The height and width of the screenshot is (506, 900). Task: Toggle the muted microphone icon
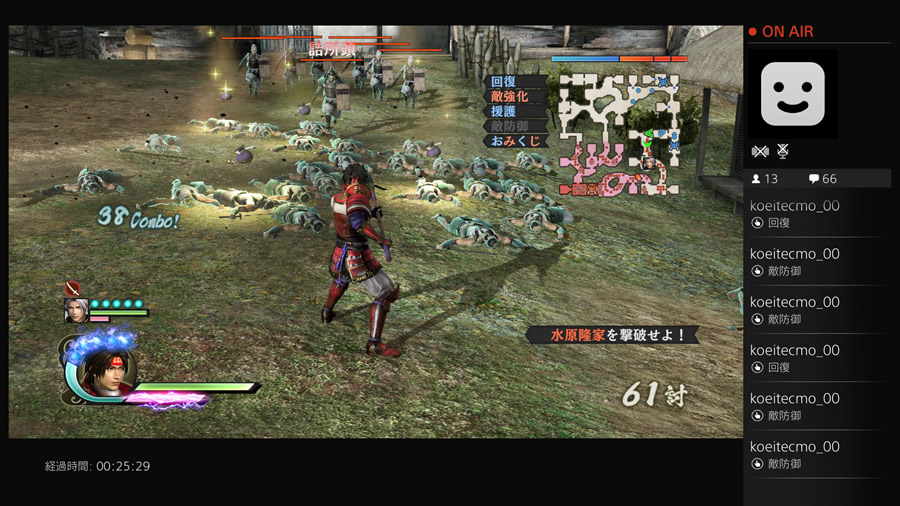click(783, 151)
